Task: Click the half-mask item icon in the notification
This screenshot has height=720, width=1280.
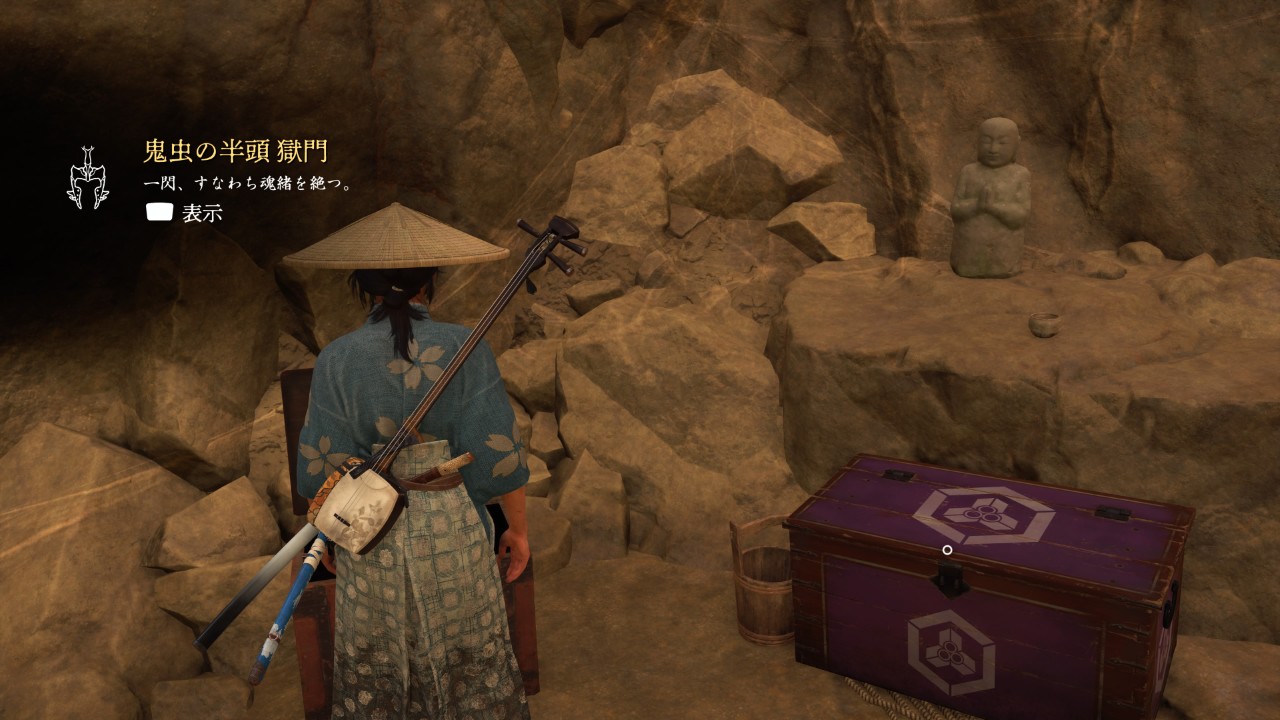Action: coord(87,178)
